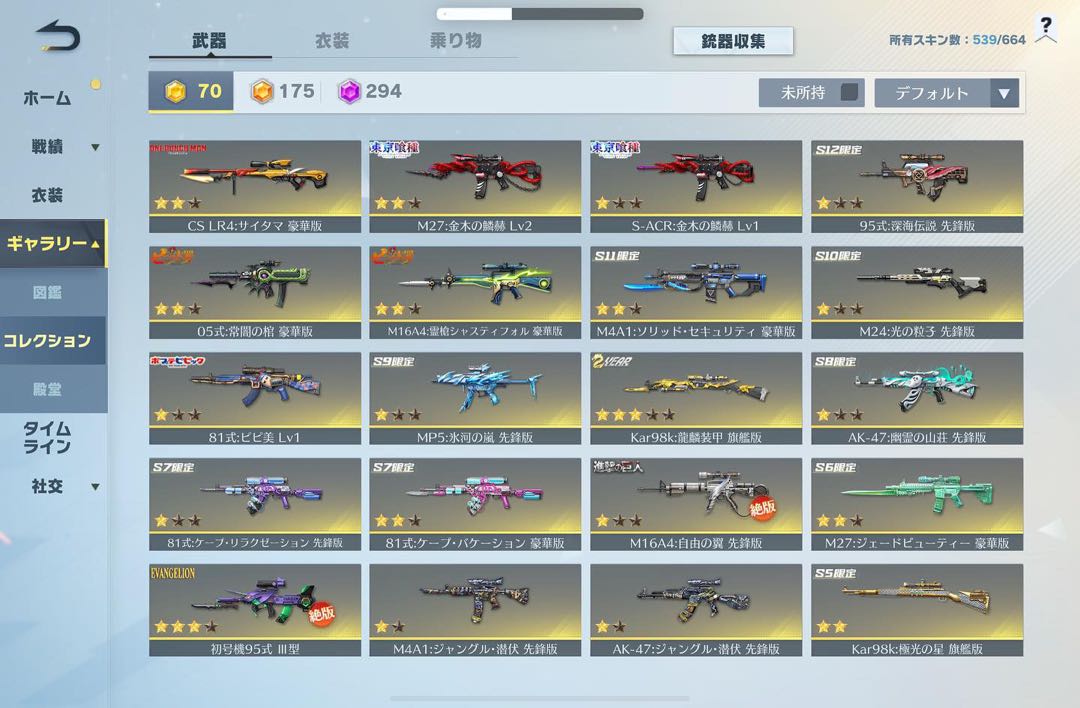
Task: Open the 銃器収集 button
Action: [x=733, y=41]
